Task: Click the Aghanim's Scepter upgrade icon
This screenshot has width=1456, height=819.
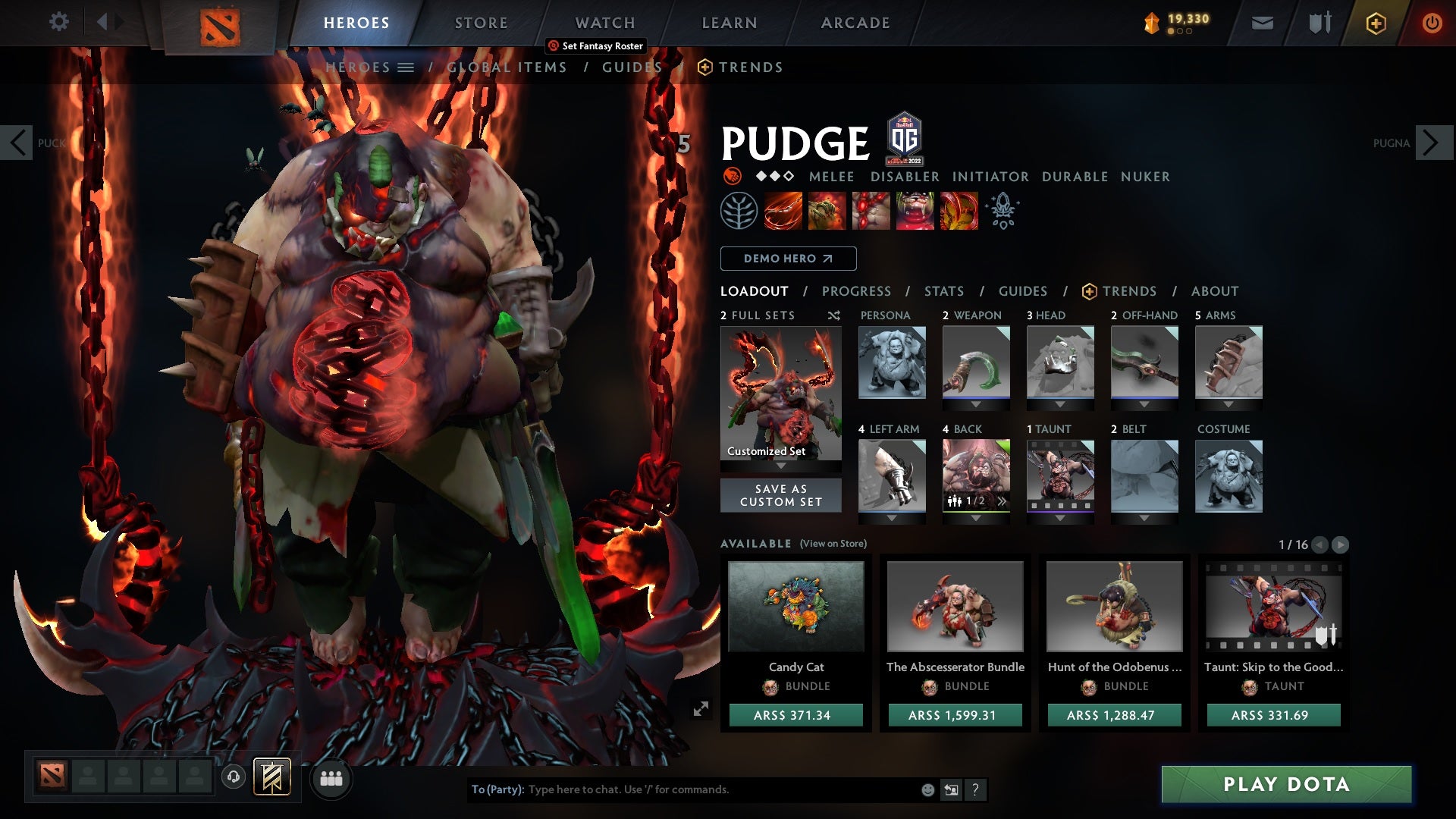Action: pos(1003,211)
